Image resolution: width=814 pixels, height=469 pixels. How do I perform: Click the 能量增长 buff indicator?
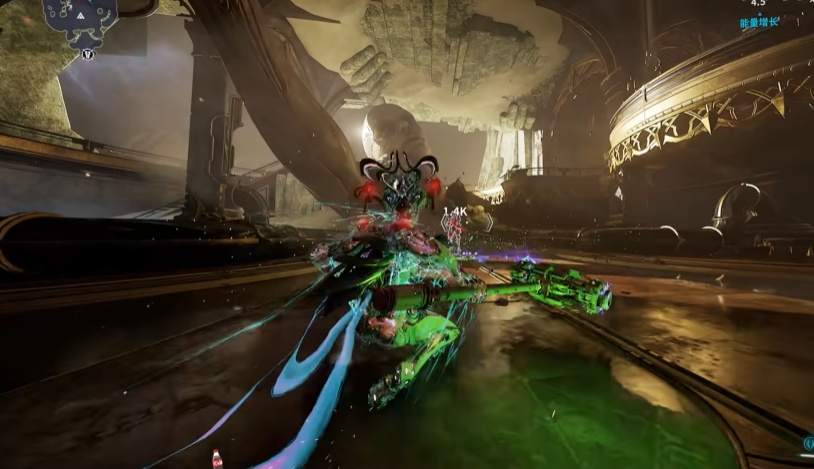pos(759,22)
